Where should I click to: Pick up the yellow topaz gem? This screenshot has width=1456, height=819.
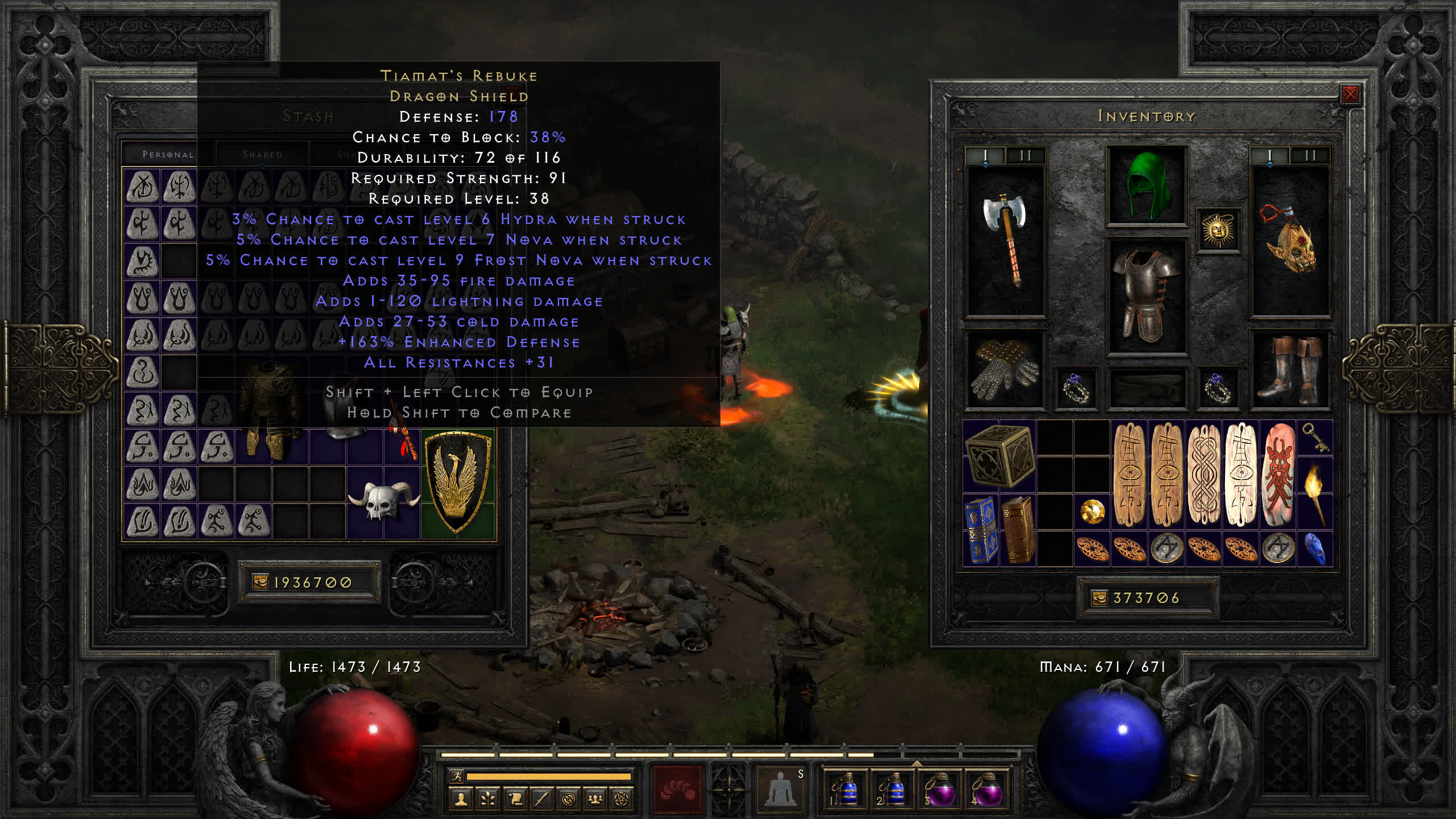point(1092,511)
